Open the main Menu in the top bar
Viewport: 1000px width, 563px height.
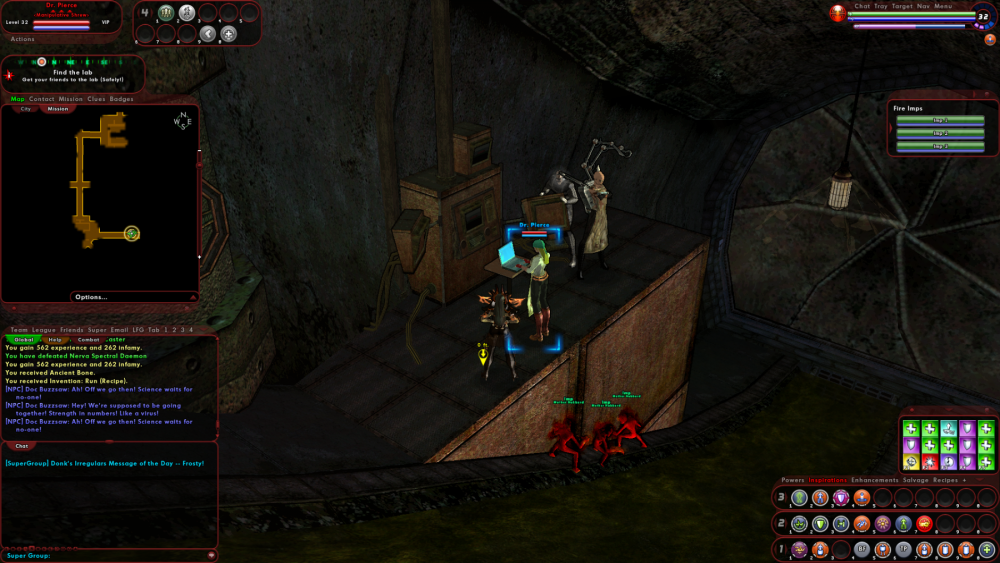tap(944, 6)
